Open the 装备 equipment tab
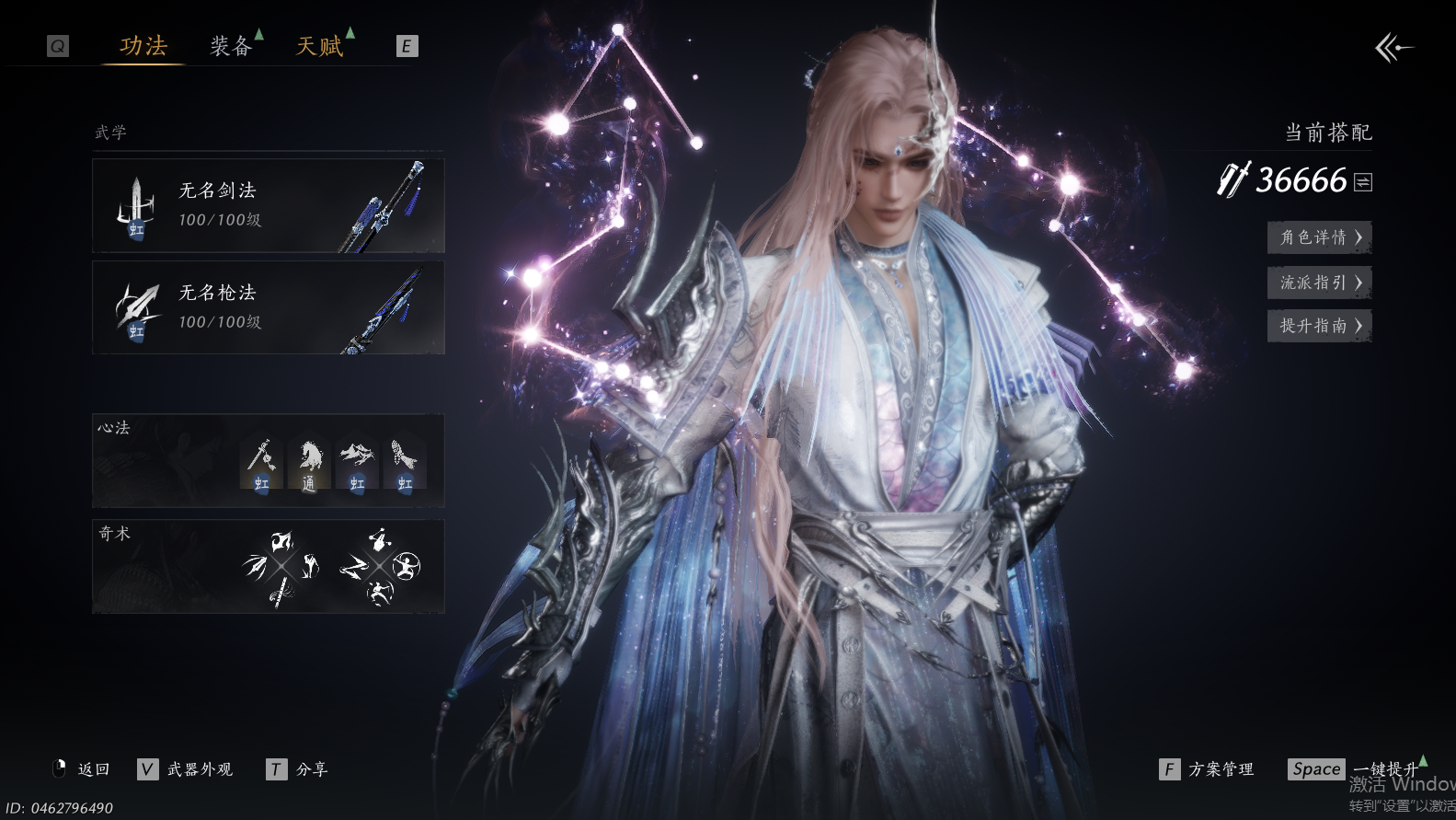 [231, 46]
